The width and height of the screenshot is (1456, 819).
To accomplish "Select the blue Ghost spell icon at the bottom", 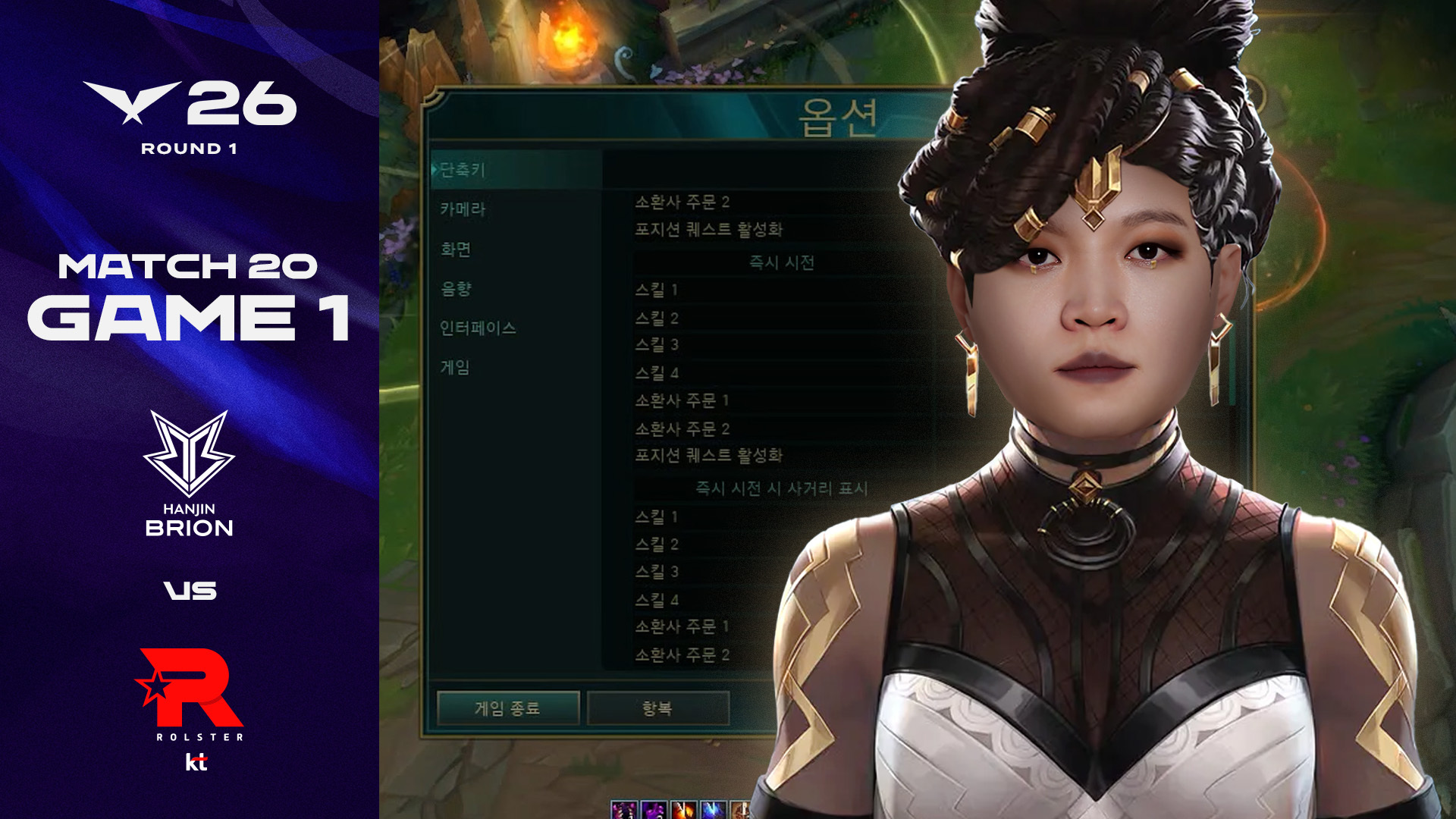I will click(x=713, y=811).
